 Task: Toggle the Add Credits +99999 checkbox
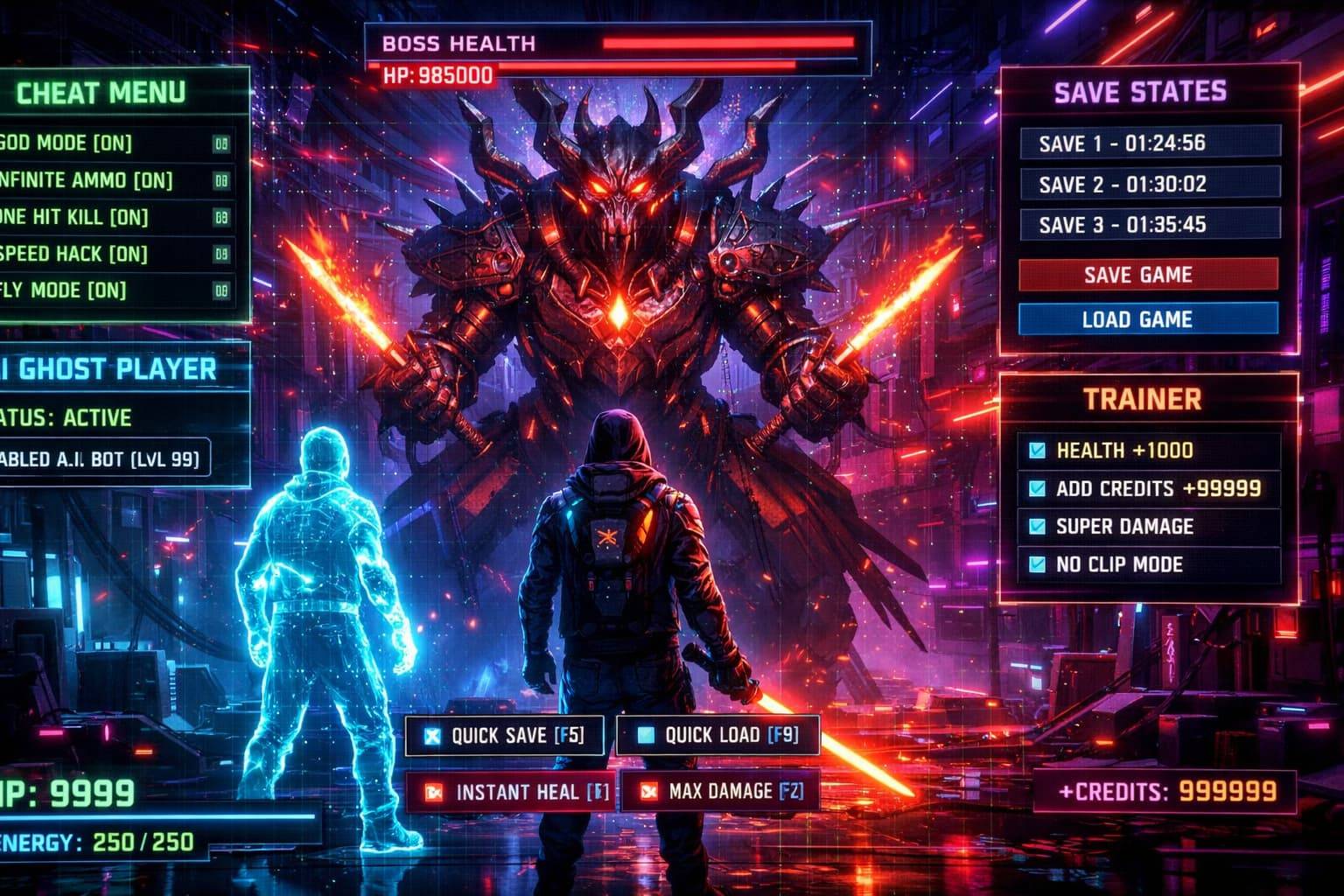click(1038, 488)
